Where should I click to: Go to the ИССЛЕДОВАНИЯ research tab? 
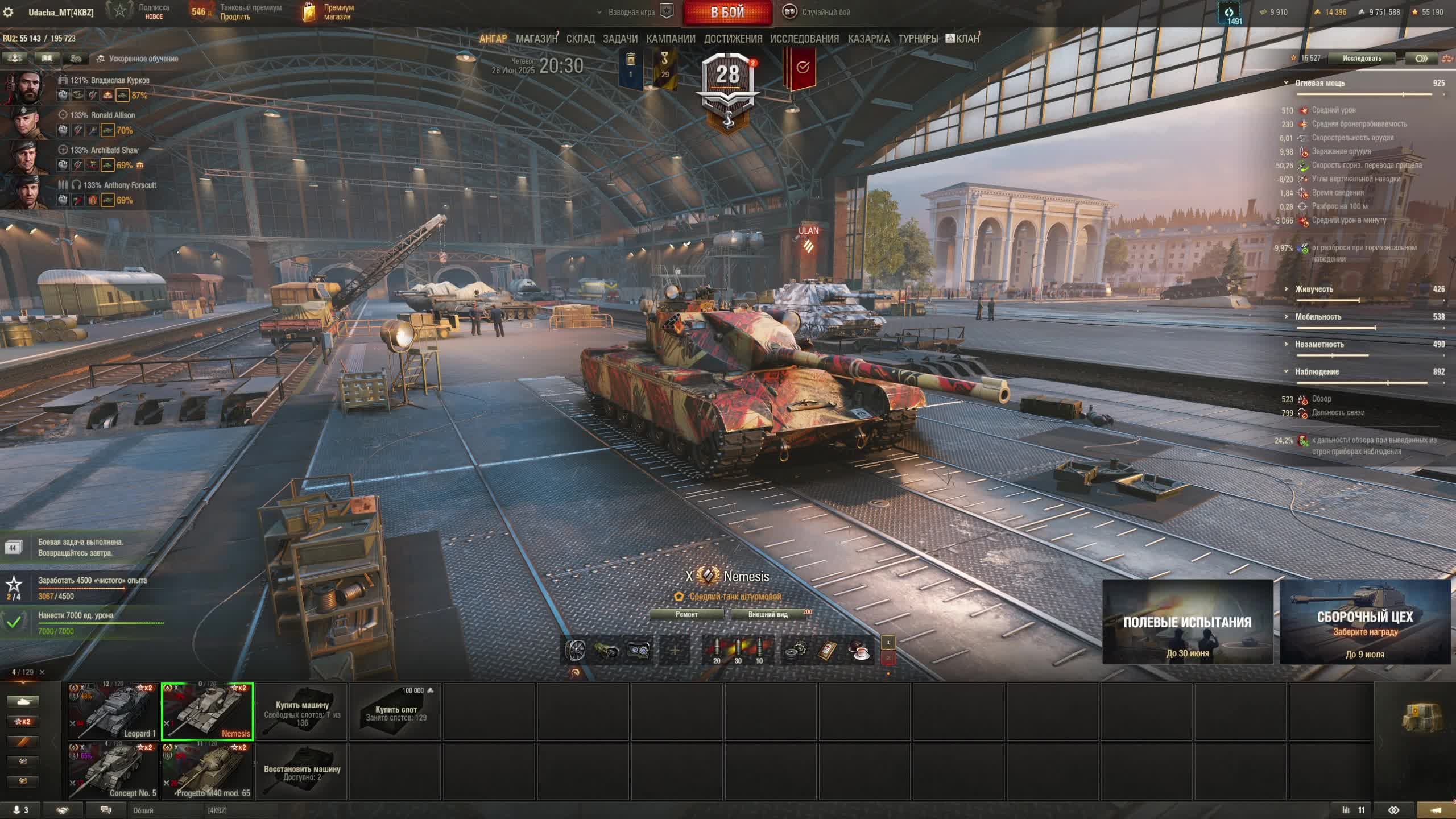point(804,39)
